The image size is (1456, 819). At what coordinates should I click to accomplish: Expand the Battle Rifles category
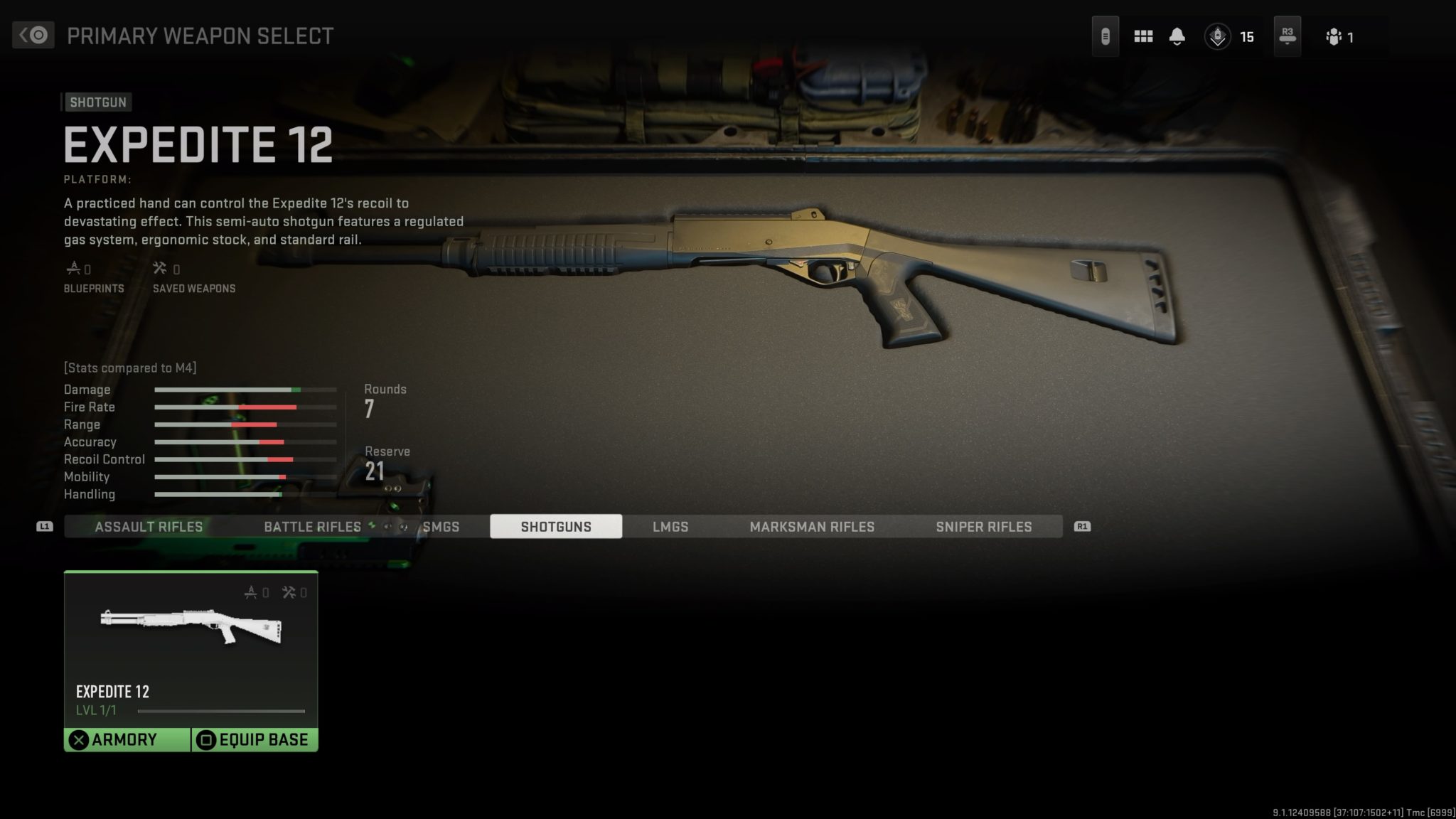click(312, 526)
